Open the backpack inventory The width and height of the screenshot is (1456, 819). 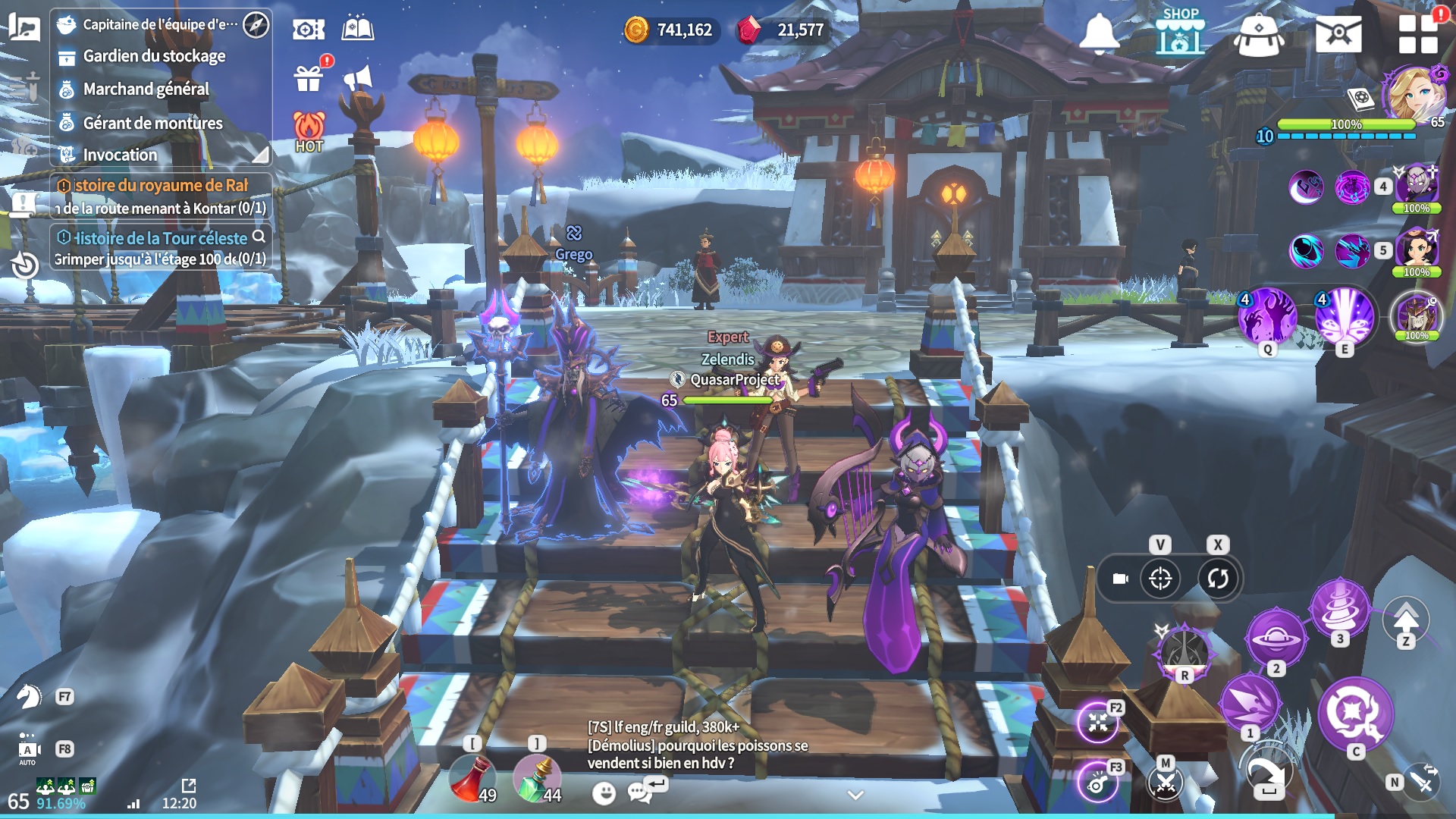tap(1259, 35)
